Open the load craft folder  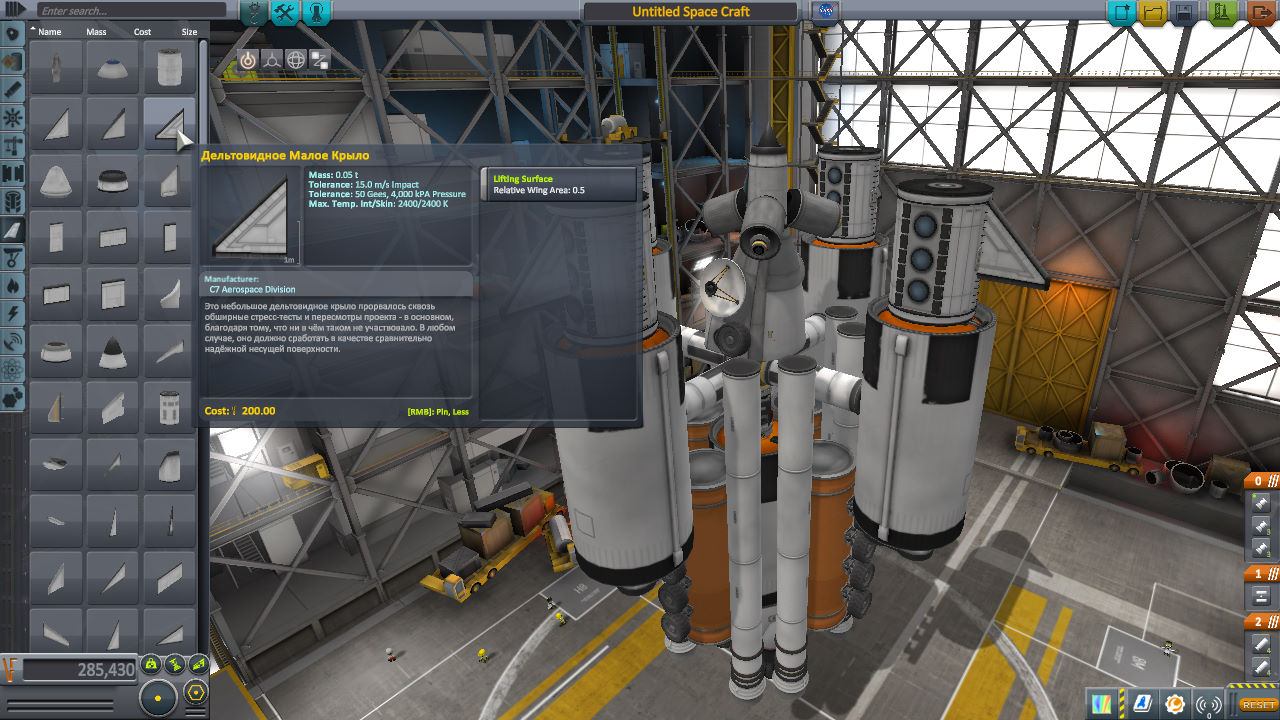tap(1153, 13)
